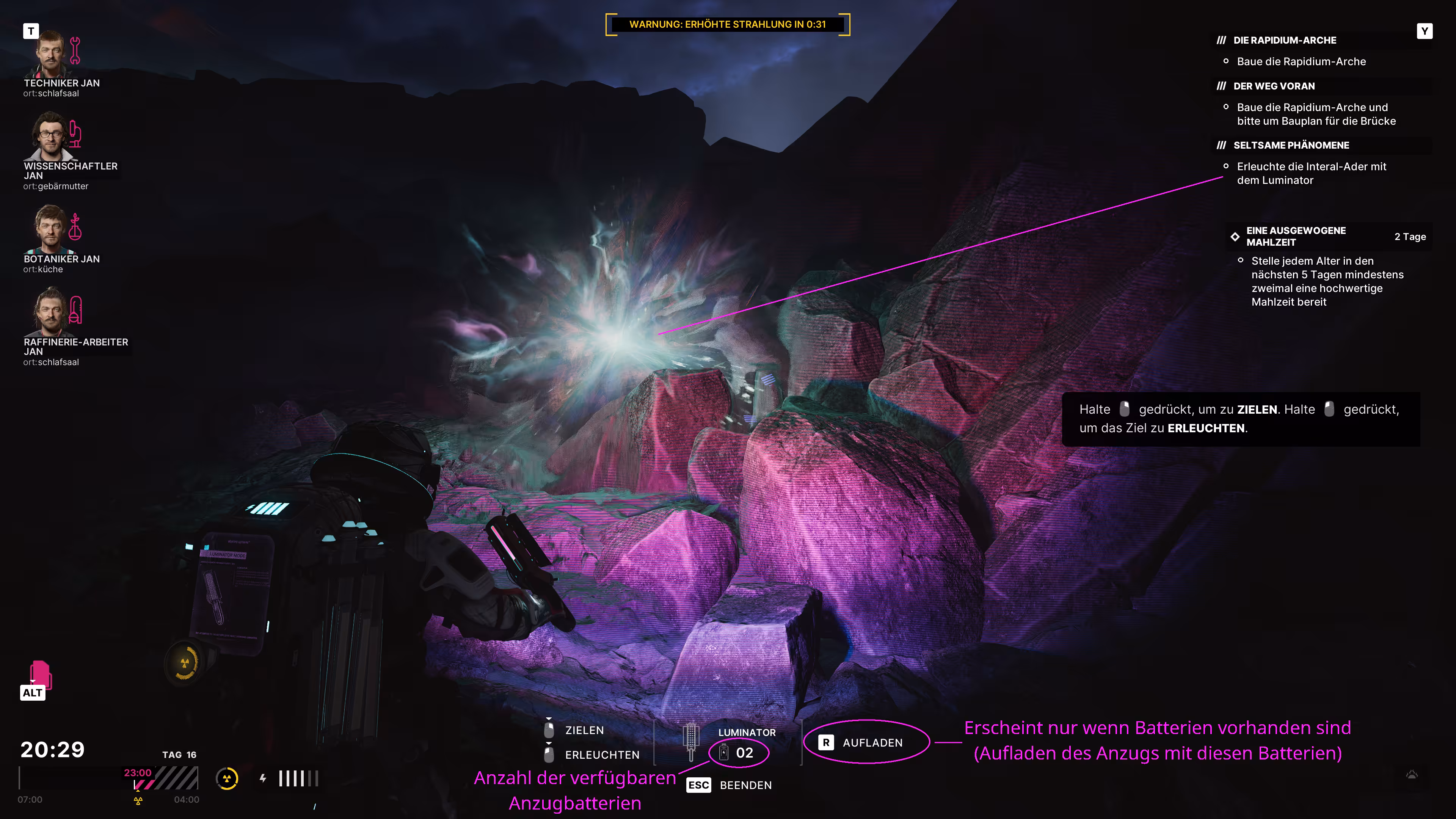1456x819 pixels.
Task: Open the Die Rapidium-Arche quest entry
Action: coord(1285,40)
